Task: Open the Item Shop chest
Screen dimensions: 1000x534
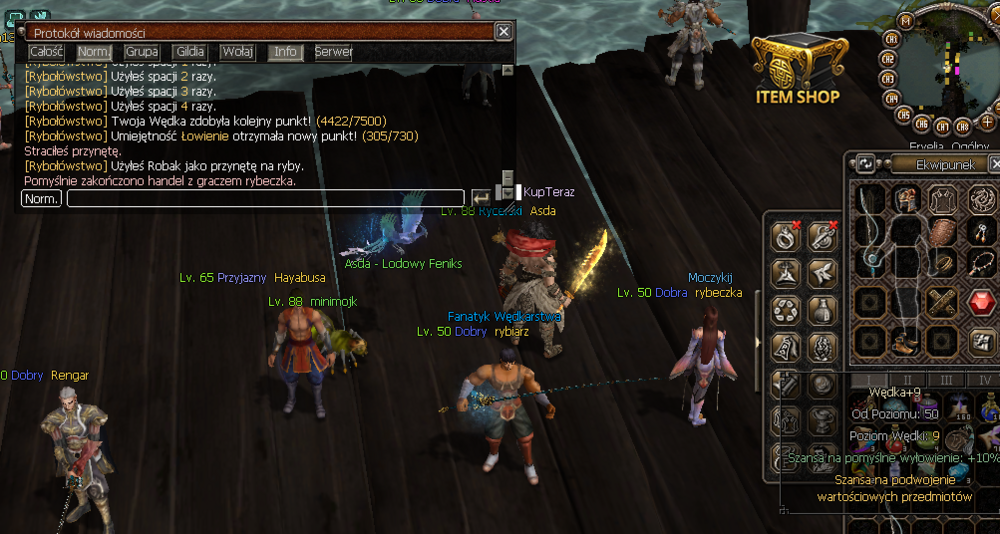Action: coord(796,68)
